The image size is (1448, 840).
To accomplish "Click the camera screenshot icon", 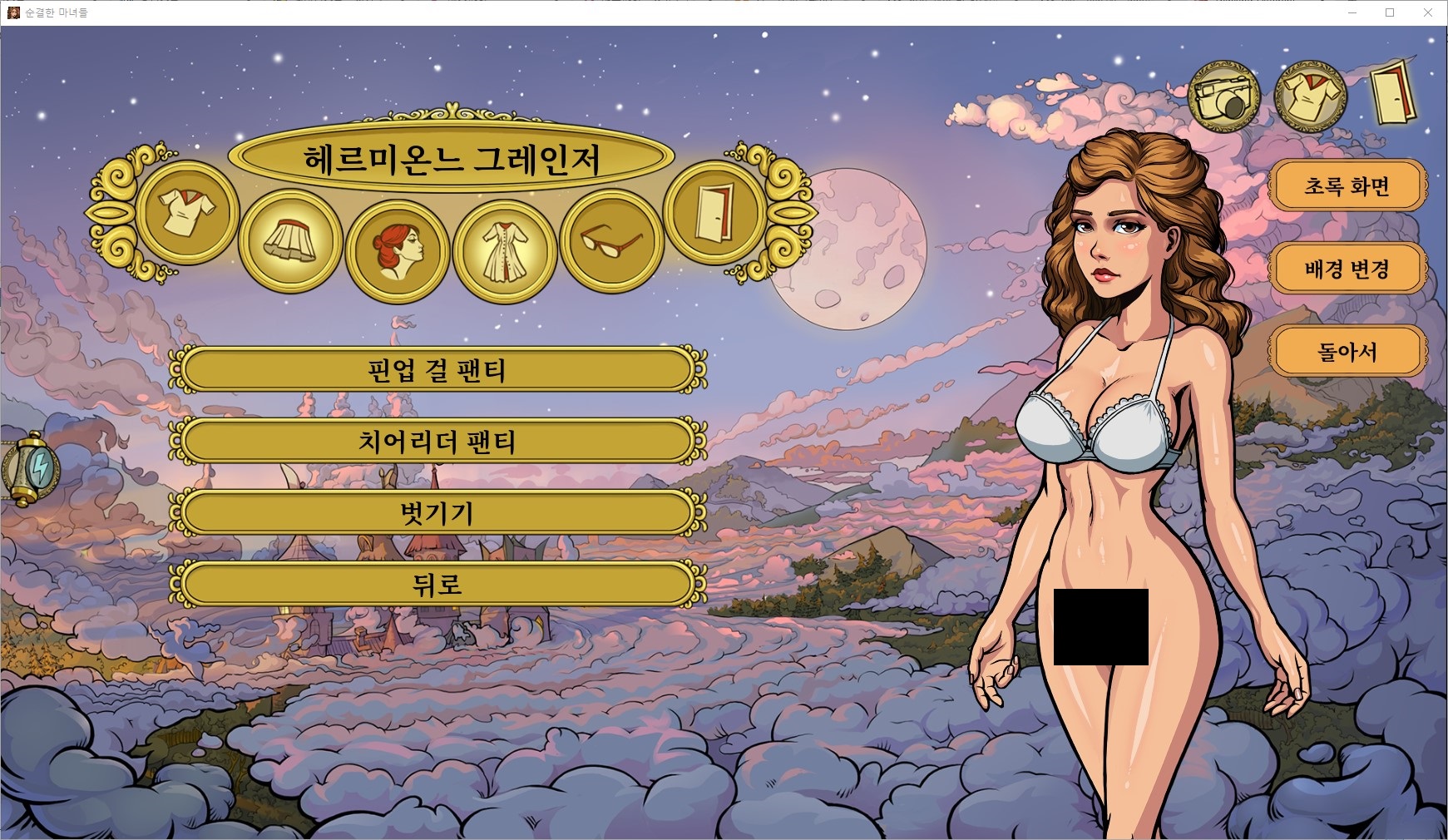I will [1223, 96].
